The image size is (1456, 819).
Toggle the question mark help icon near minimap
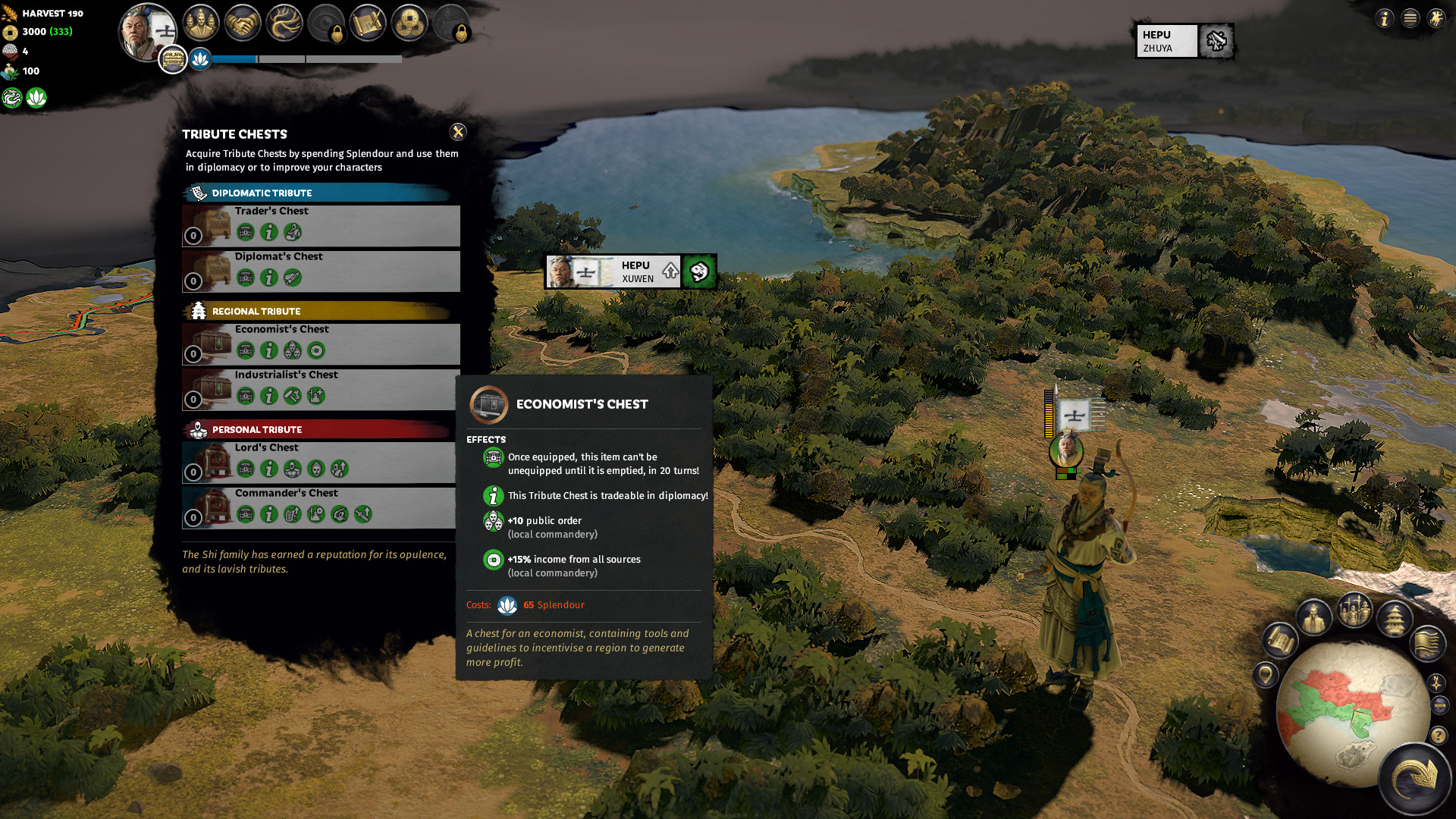click(1439, 736)
